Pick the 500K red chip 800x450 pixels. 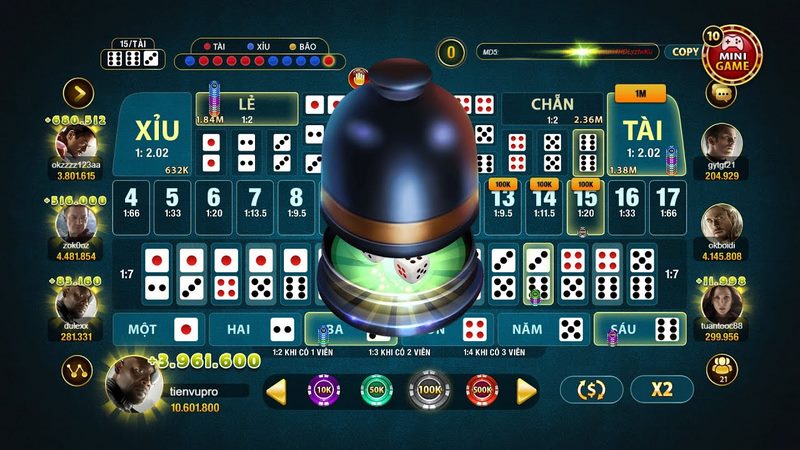tap(481, 389)
